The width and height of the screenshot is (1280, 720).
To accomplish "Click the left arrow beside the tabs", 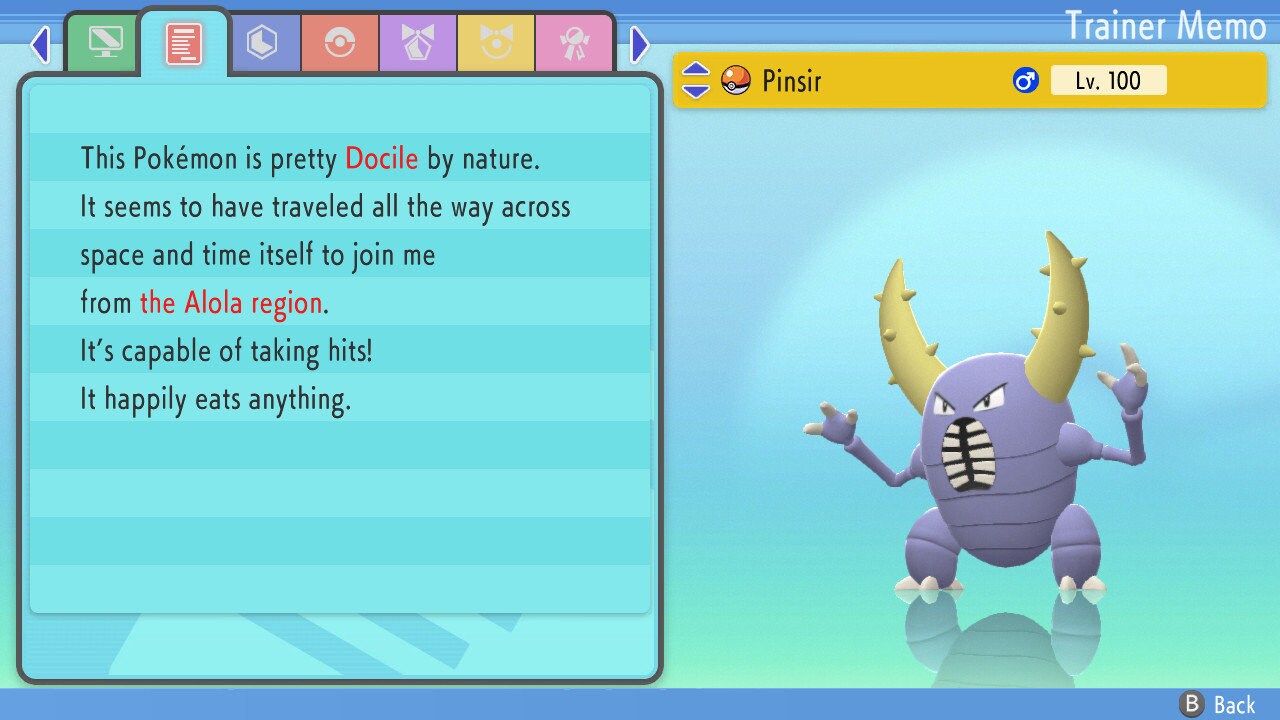I will [x=40, y=44].
